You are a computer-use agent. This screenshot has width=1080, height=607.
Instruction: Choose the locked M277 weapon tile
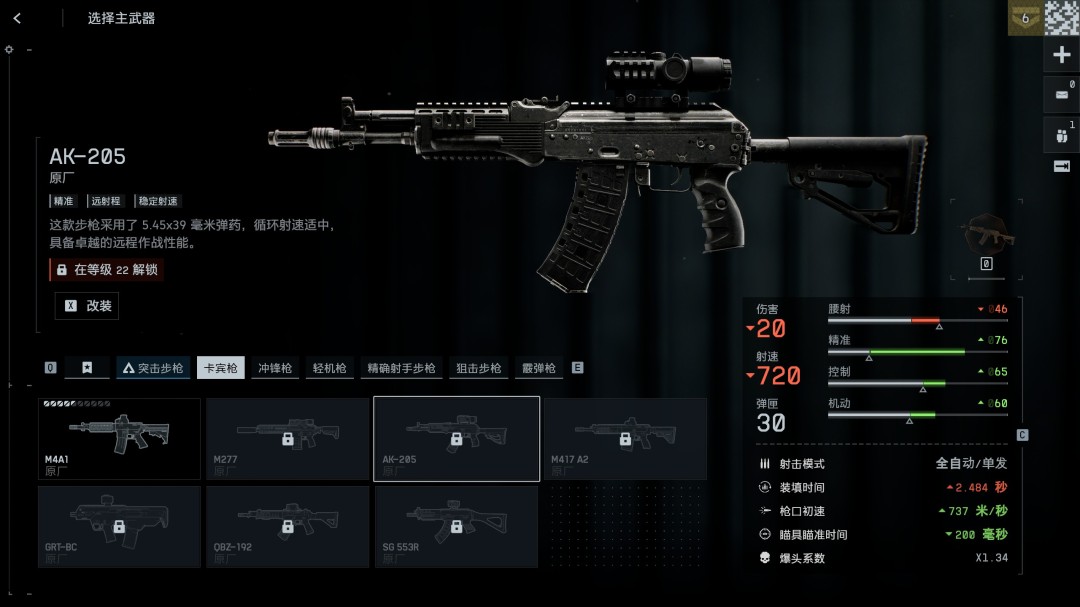[x=287, y=438]
